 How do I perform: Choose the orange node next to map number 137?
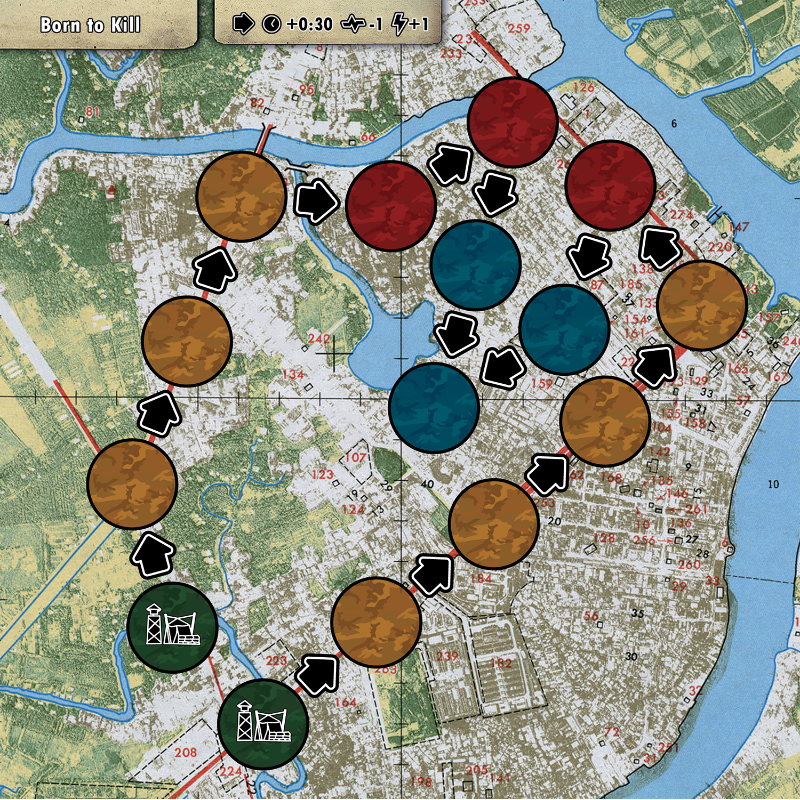tap(702, 304)
